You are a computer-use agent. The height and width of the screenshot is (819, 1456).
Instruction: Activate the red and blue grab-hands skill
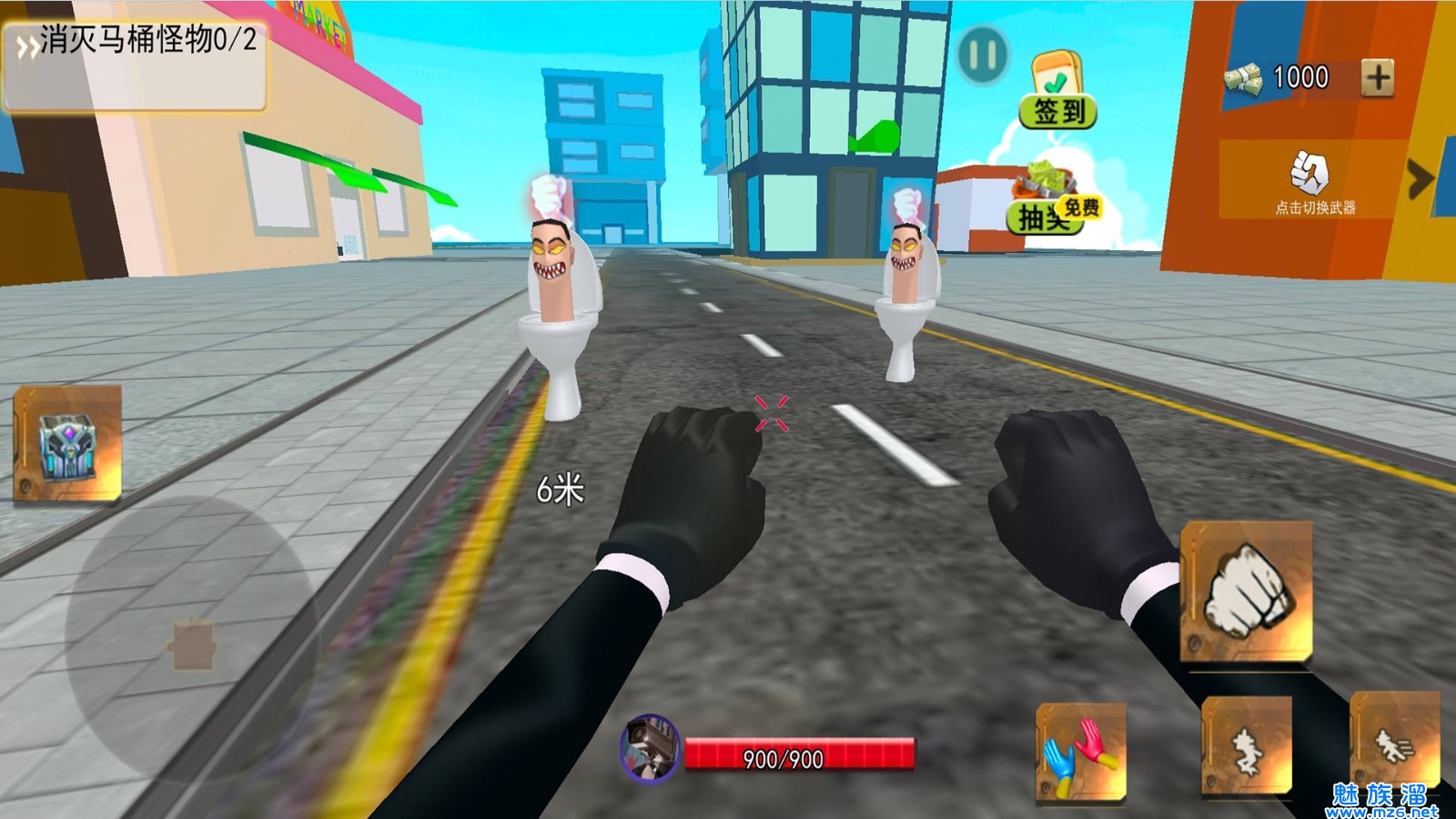click(1081, 753)
